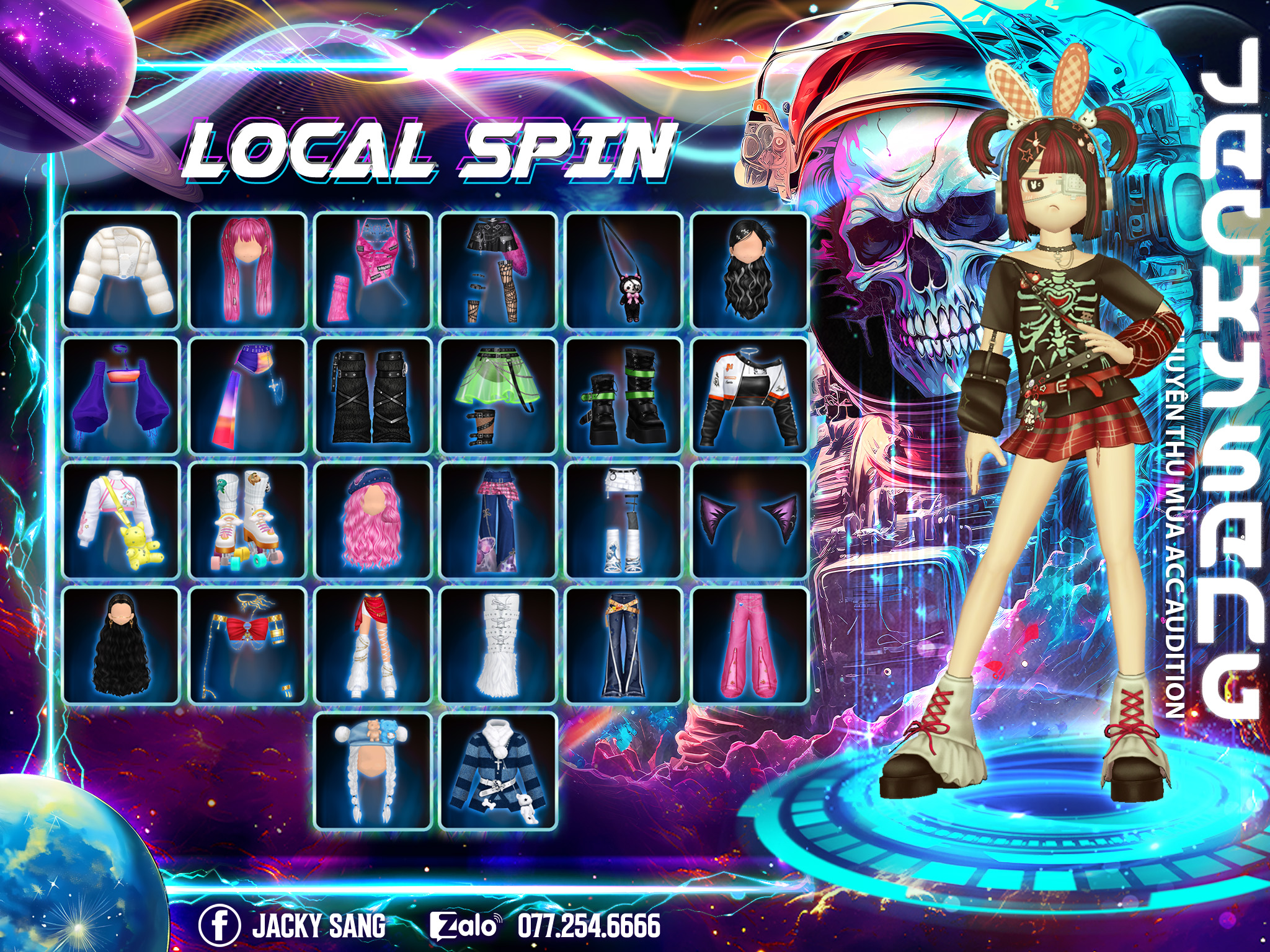Select the blue striped cardigan item
Screen dimensions: 1270x952
[498, 772]
